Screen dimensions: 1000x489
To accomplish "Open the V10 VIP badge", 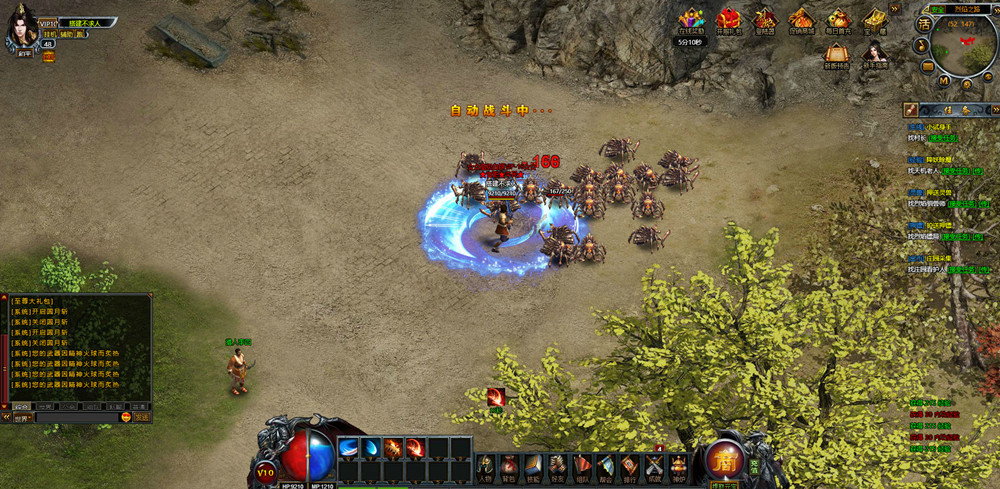I will [x=265, y=470].
